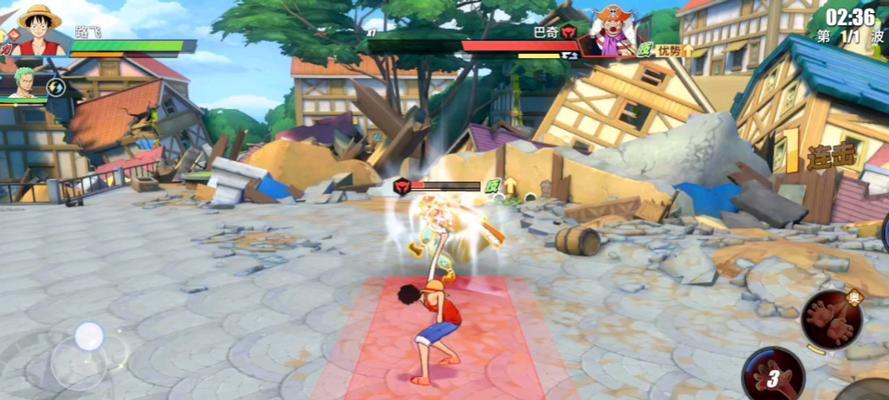Viewport: 889px width, 400px height.
Task: Tap Buggy's boss portrait at the top
Action: pyautogui.click(x=611, y=29)
